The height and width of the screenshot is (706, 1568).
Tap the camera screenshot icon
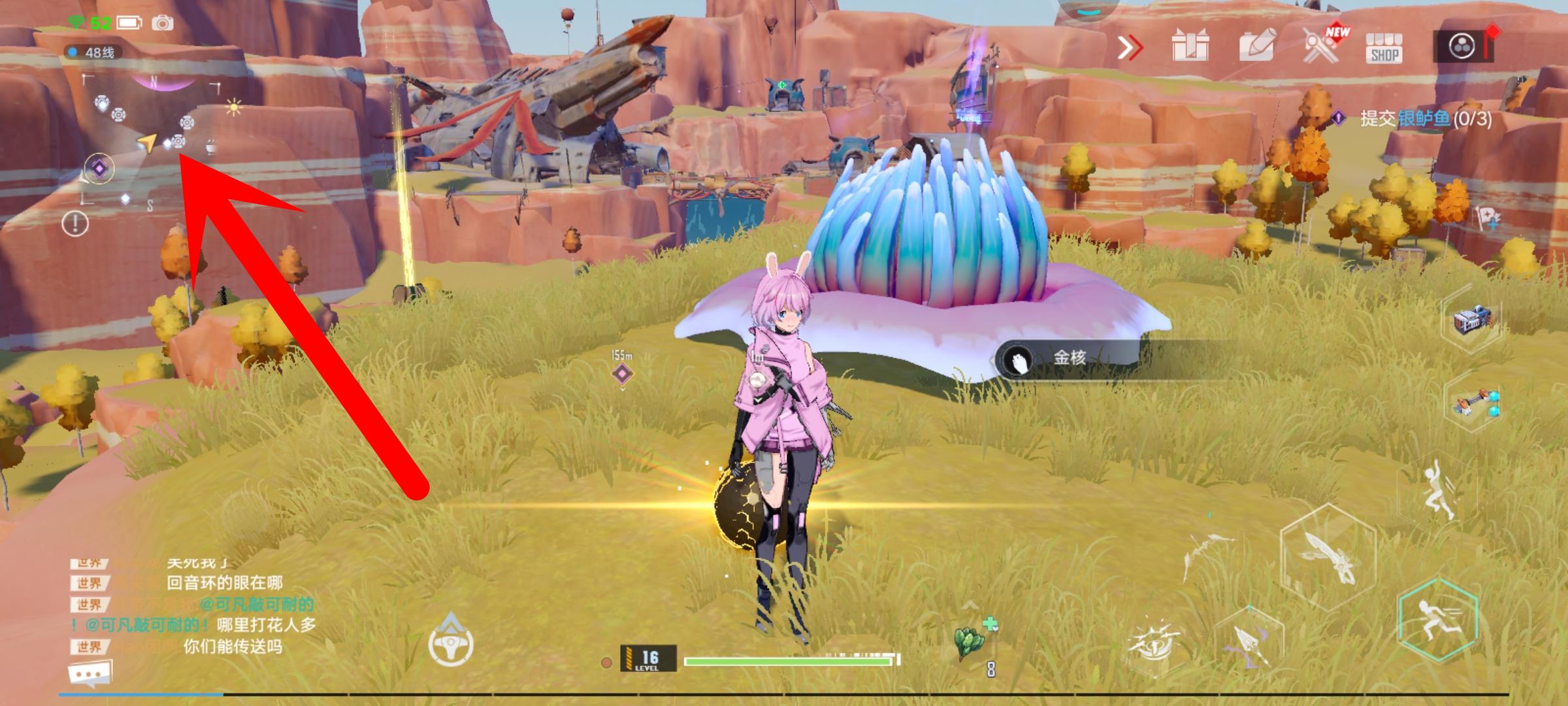click(163, 24)
